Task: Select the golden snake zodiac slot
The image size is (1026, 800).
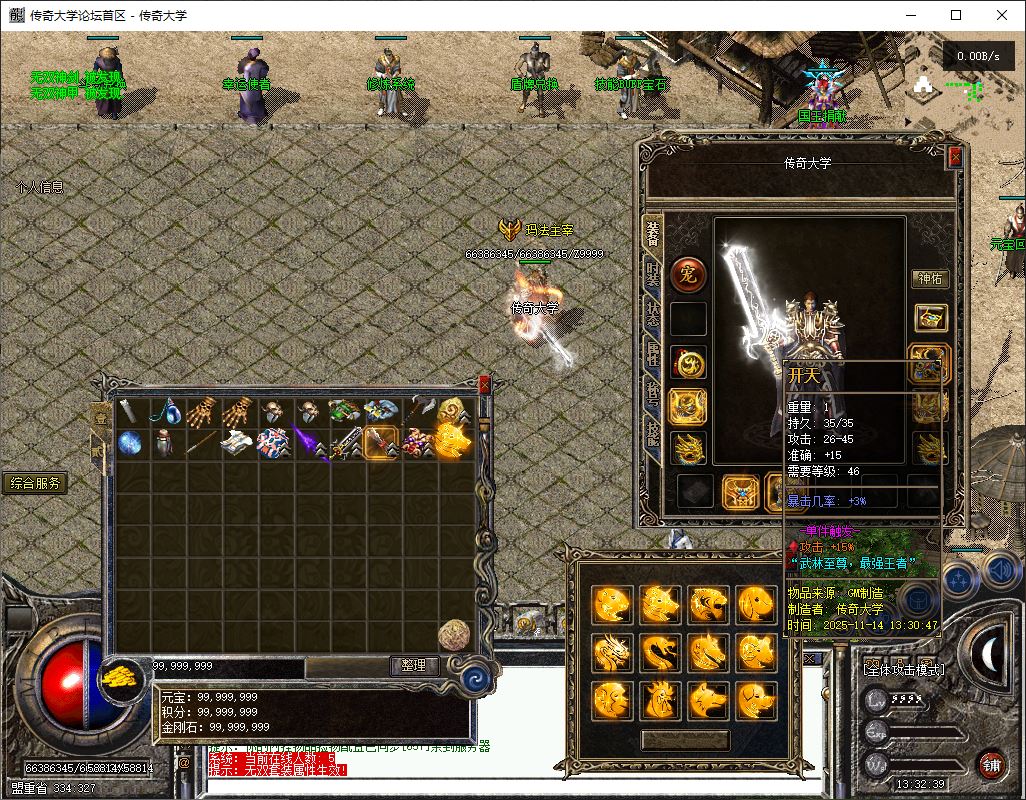Action: (660, 653)
